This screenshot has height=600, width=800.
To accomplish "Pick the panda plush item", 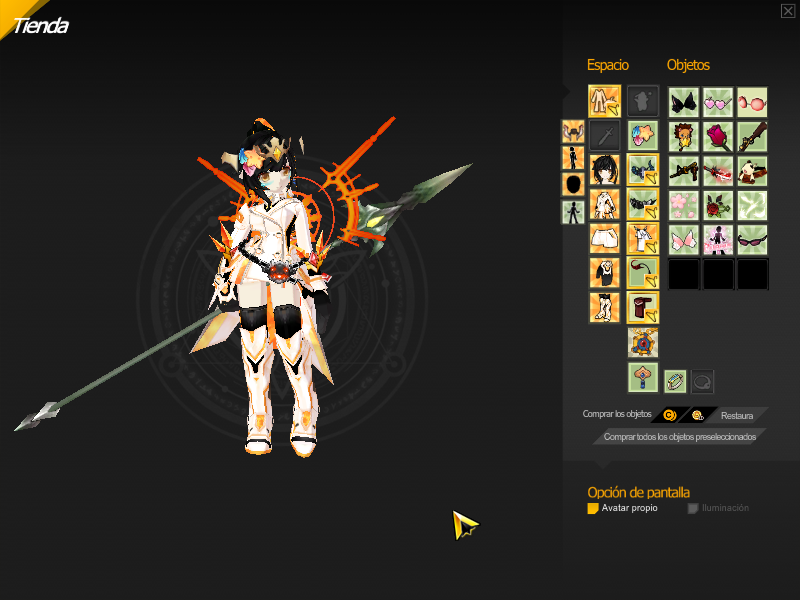I will point(752,170).
